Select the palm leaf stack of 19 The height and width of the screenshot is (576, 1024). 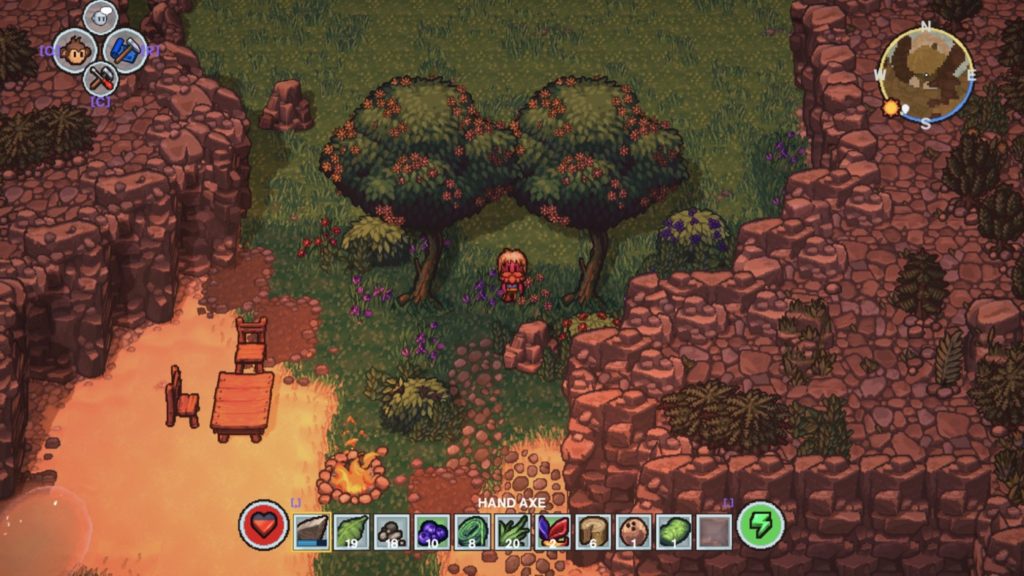[353, 530]
